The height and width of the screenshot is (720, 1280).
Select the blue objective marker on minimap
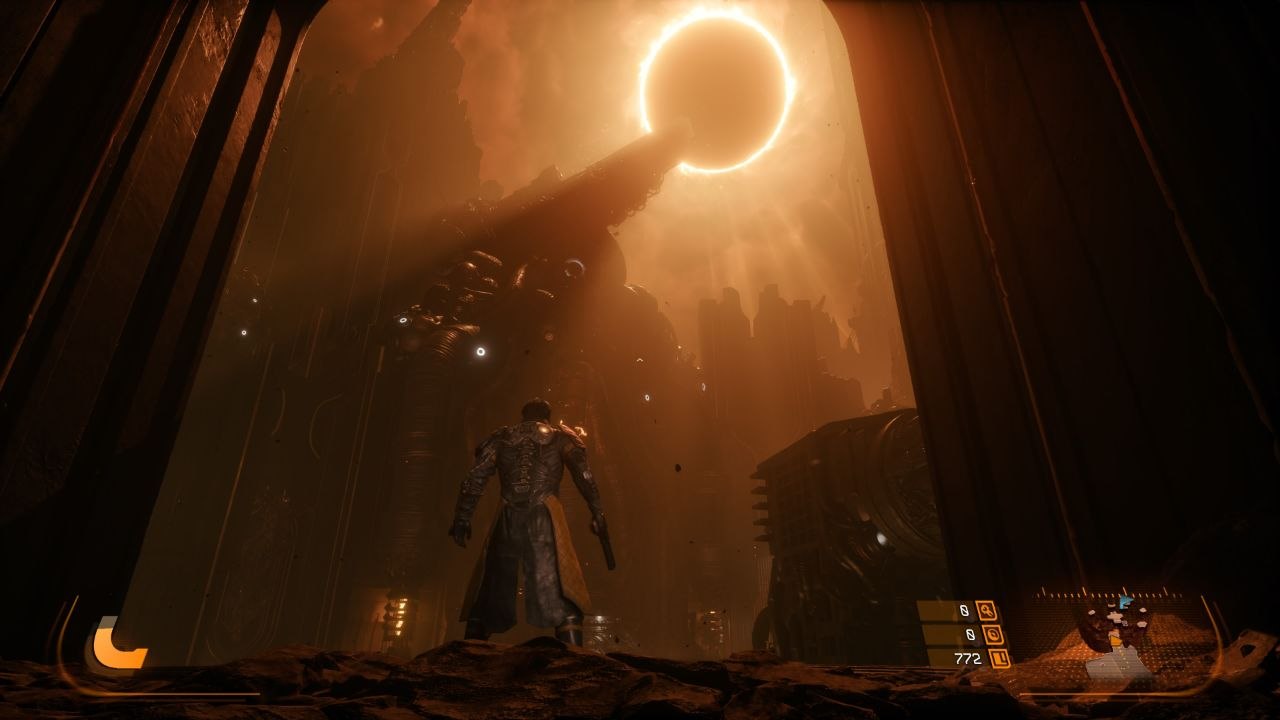tap(1124, 603)
